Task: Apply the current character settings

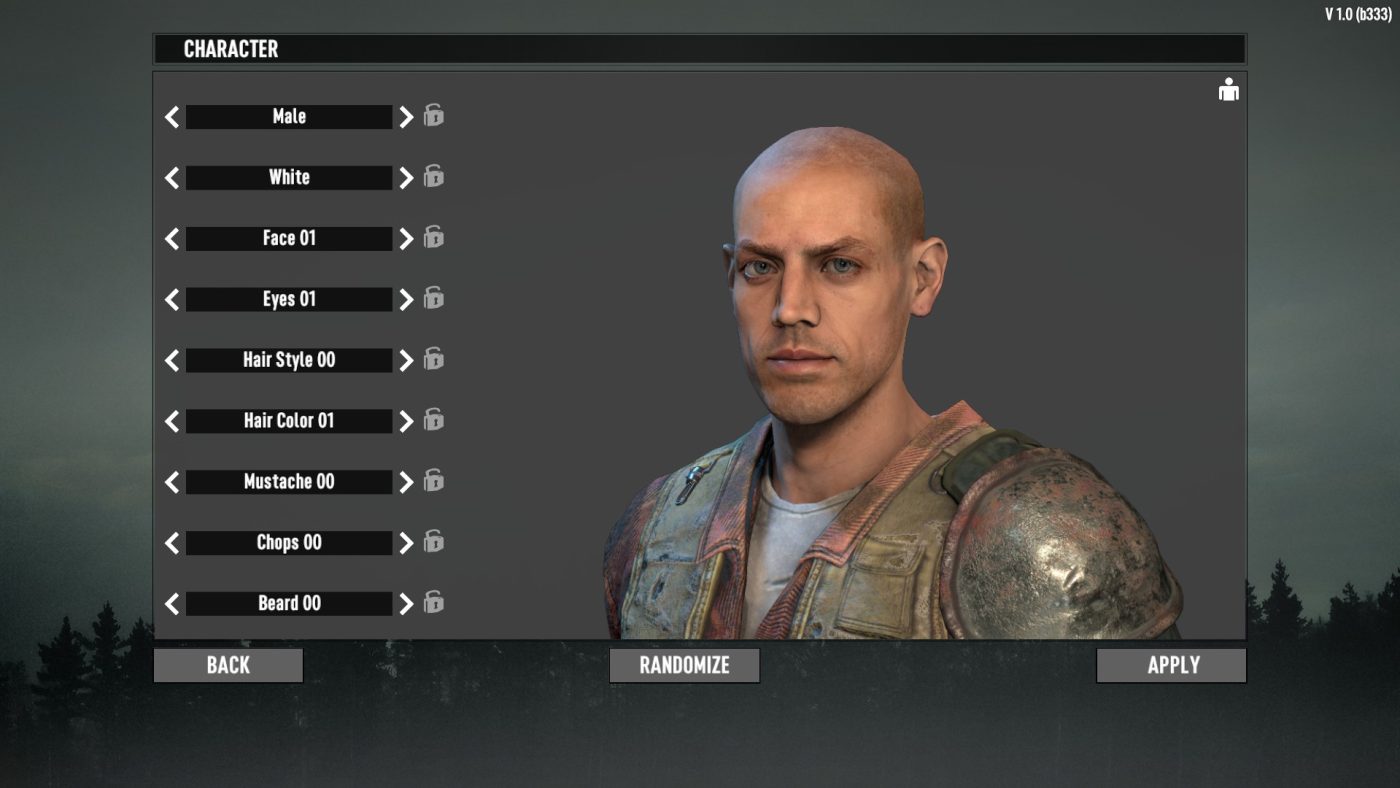Action: pos(1171,664)
